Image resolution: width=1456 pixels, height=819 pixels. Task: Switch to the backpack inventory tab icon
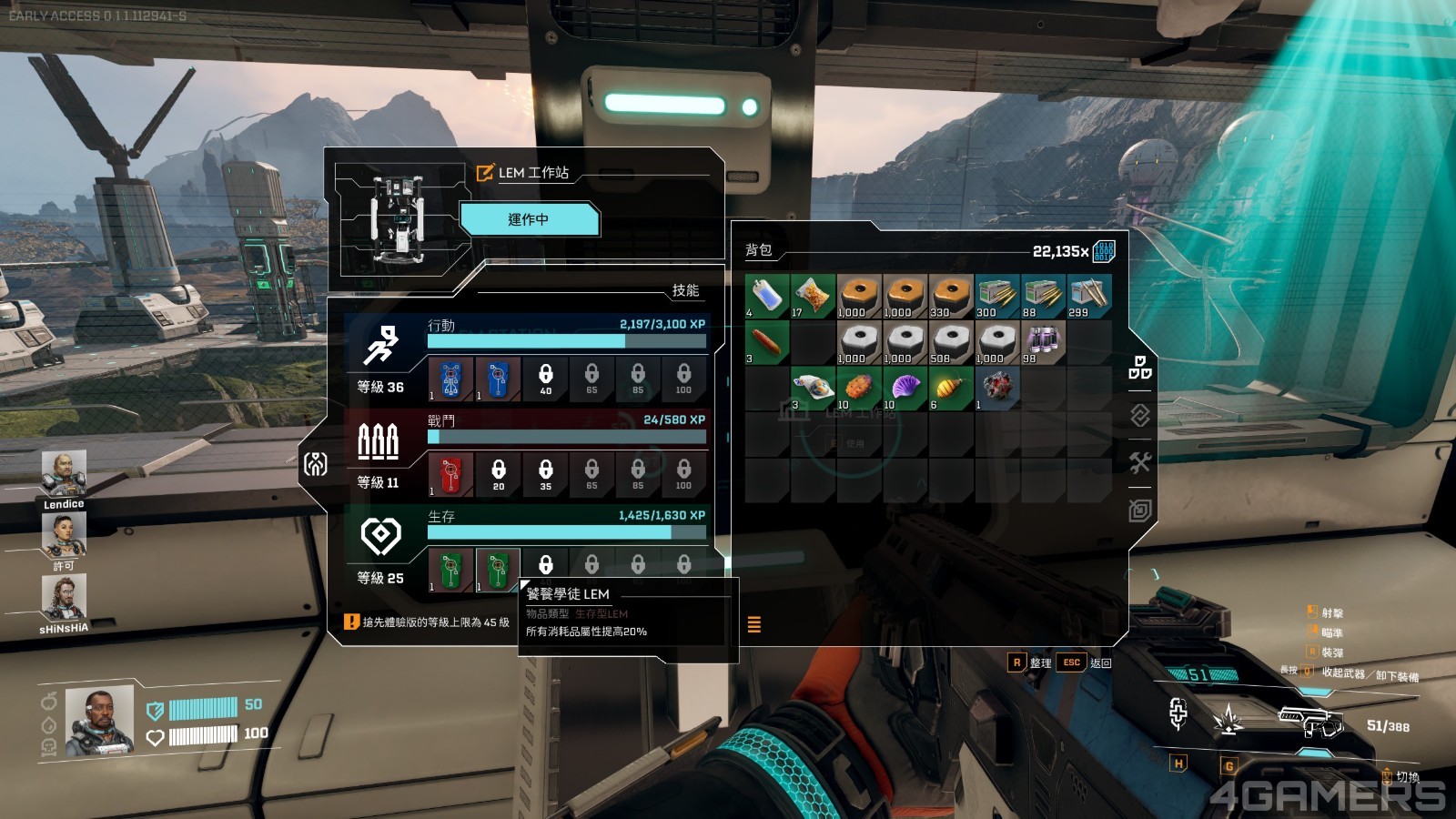point(1140,368)
